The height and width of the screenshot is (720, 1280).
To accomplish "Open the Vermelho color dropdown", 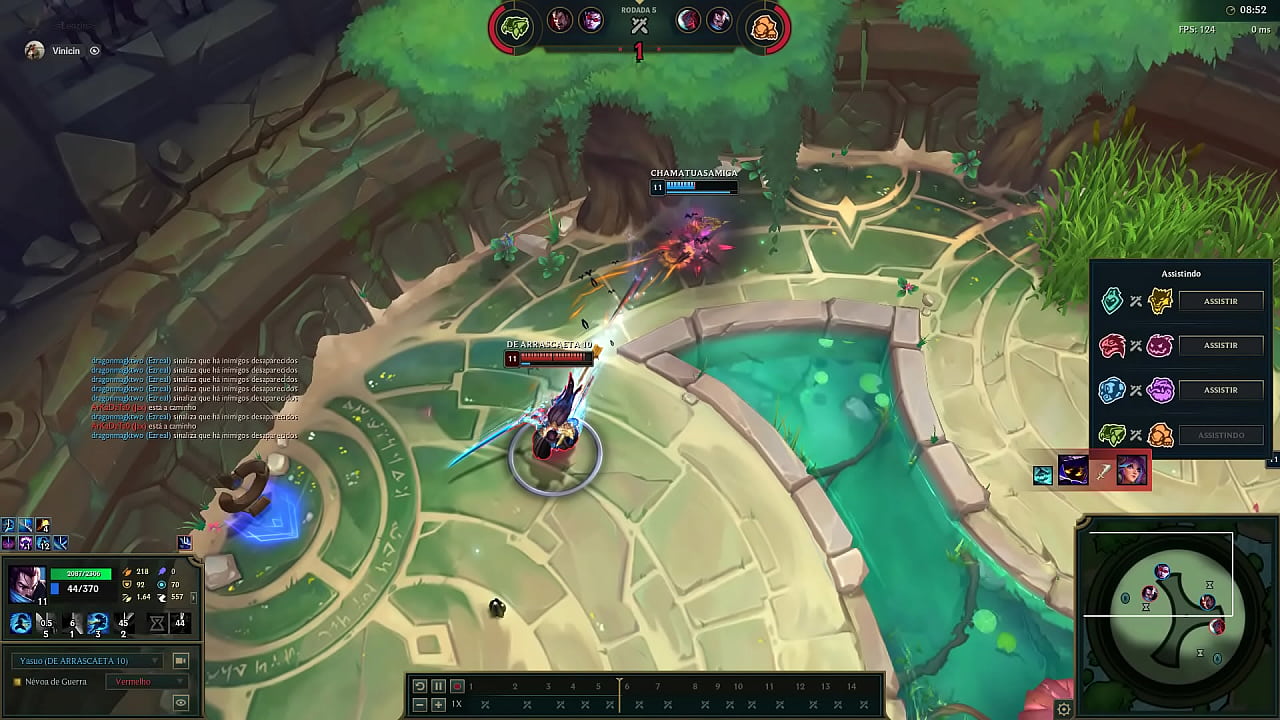I will click(x=148, y=682).
